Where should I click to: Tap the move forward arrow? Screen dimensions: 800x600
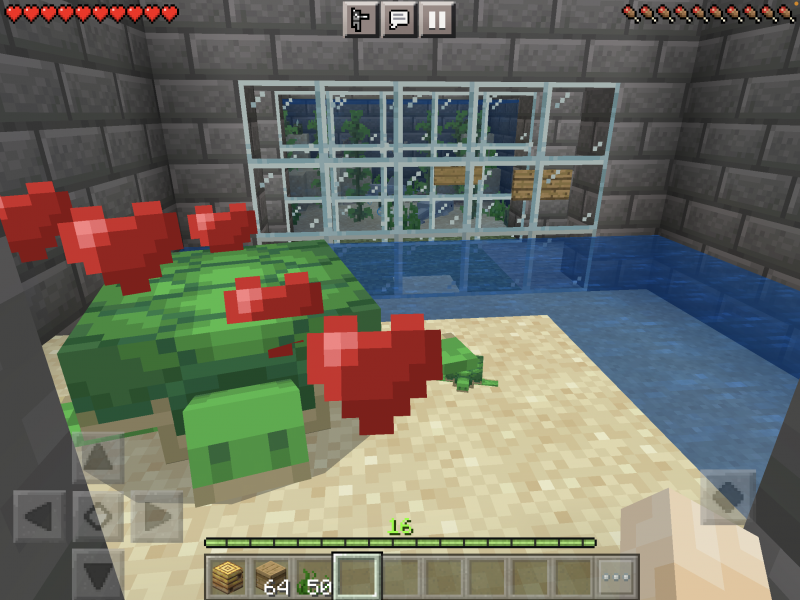(99, 459)
